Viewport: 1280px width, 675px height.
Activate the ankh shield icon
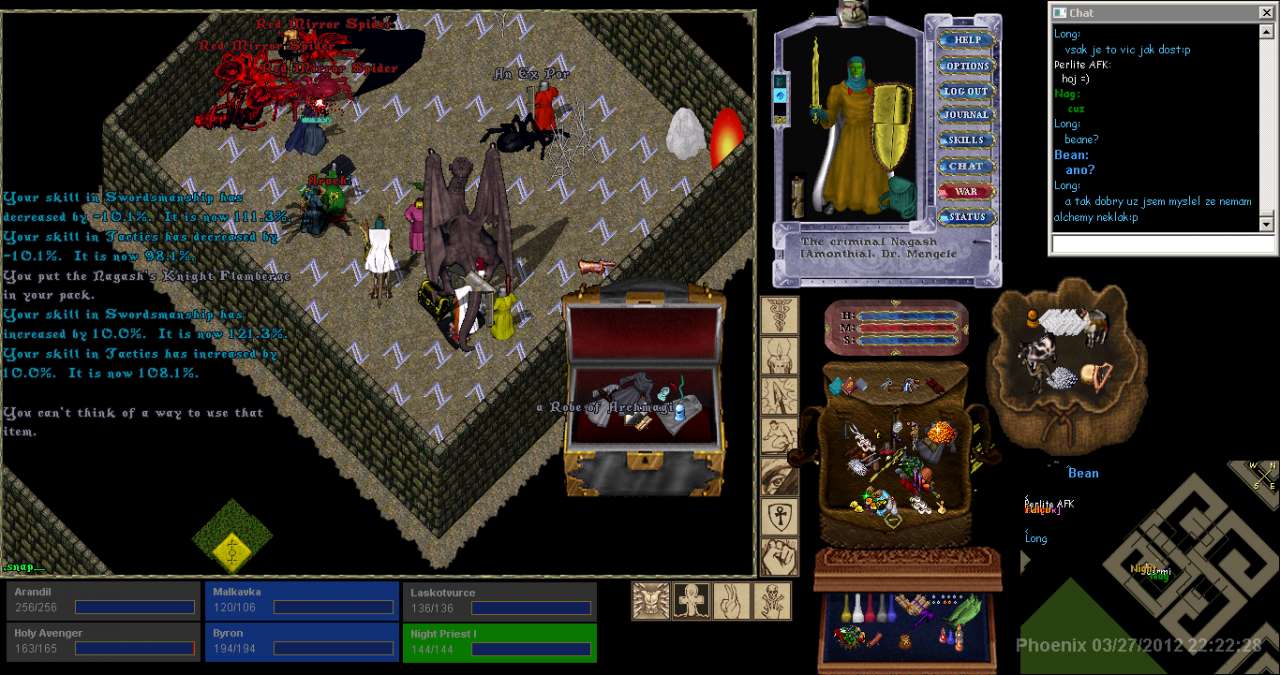[779, 517]
